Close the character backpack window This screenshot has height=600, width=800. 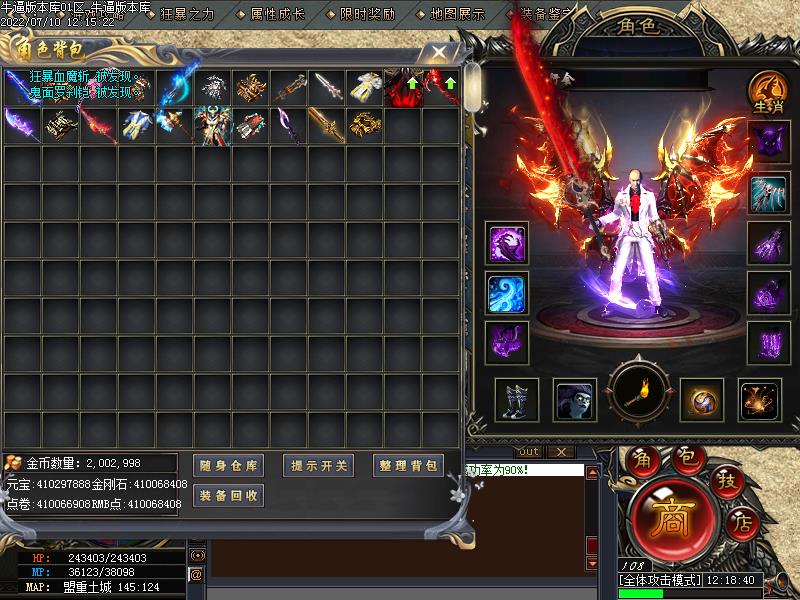coord(437,51)
